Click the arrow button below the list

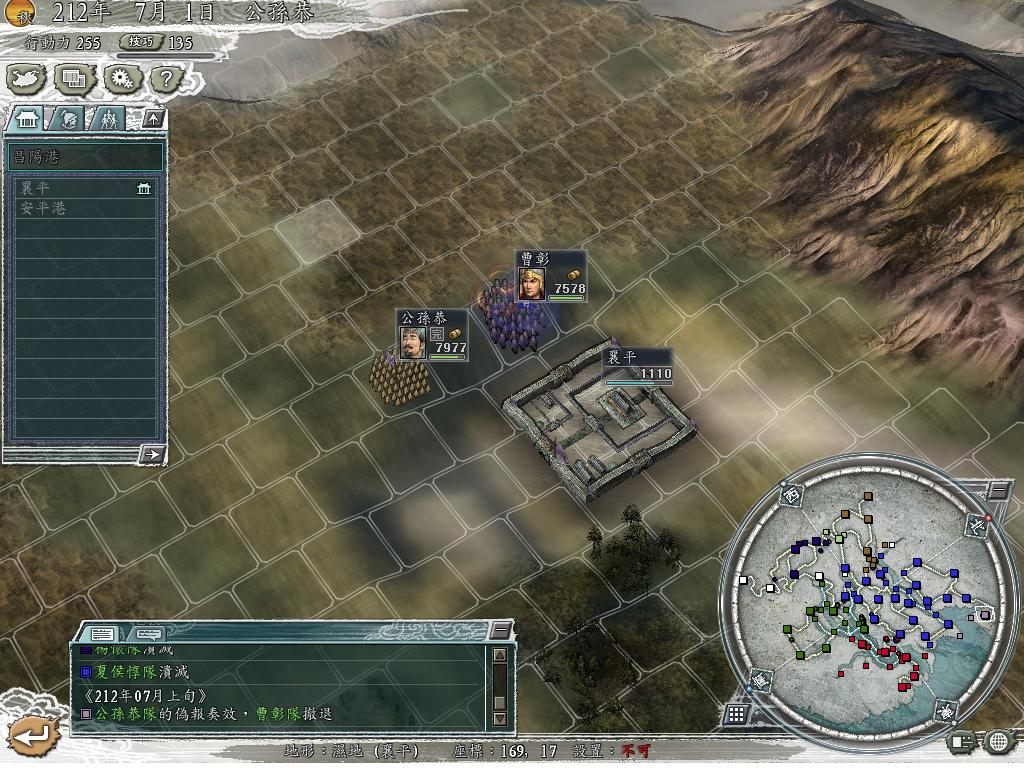pos(151,455)
